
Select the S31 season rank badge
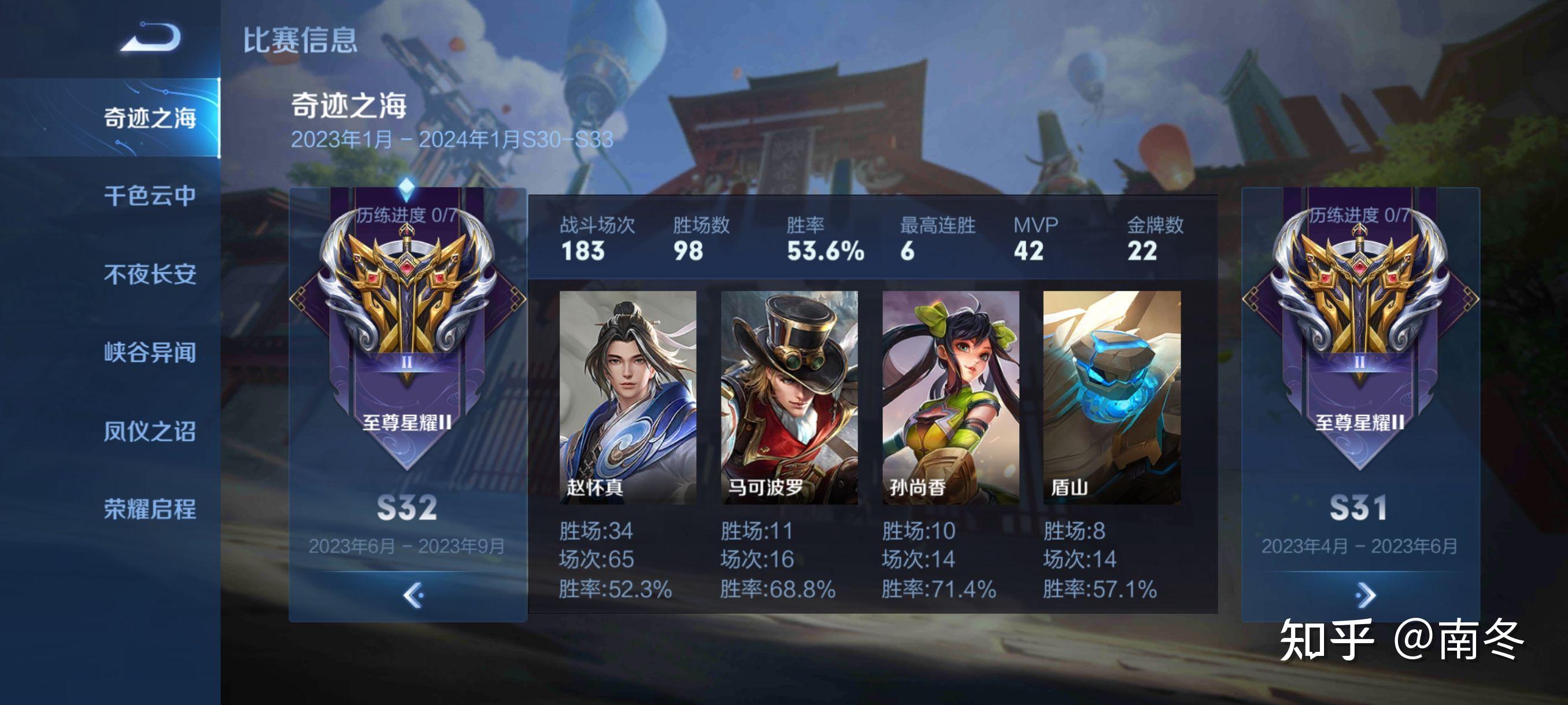point(1360,316)
